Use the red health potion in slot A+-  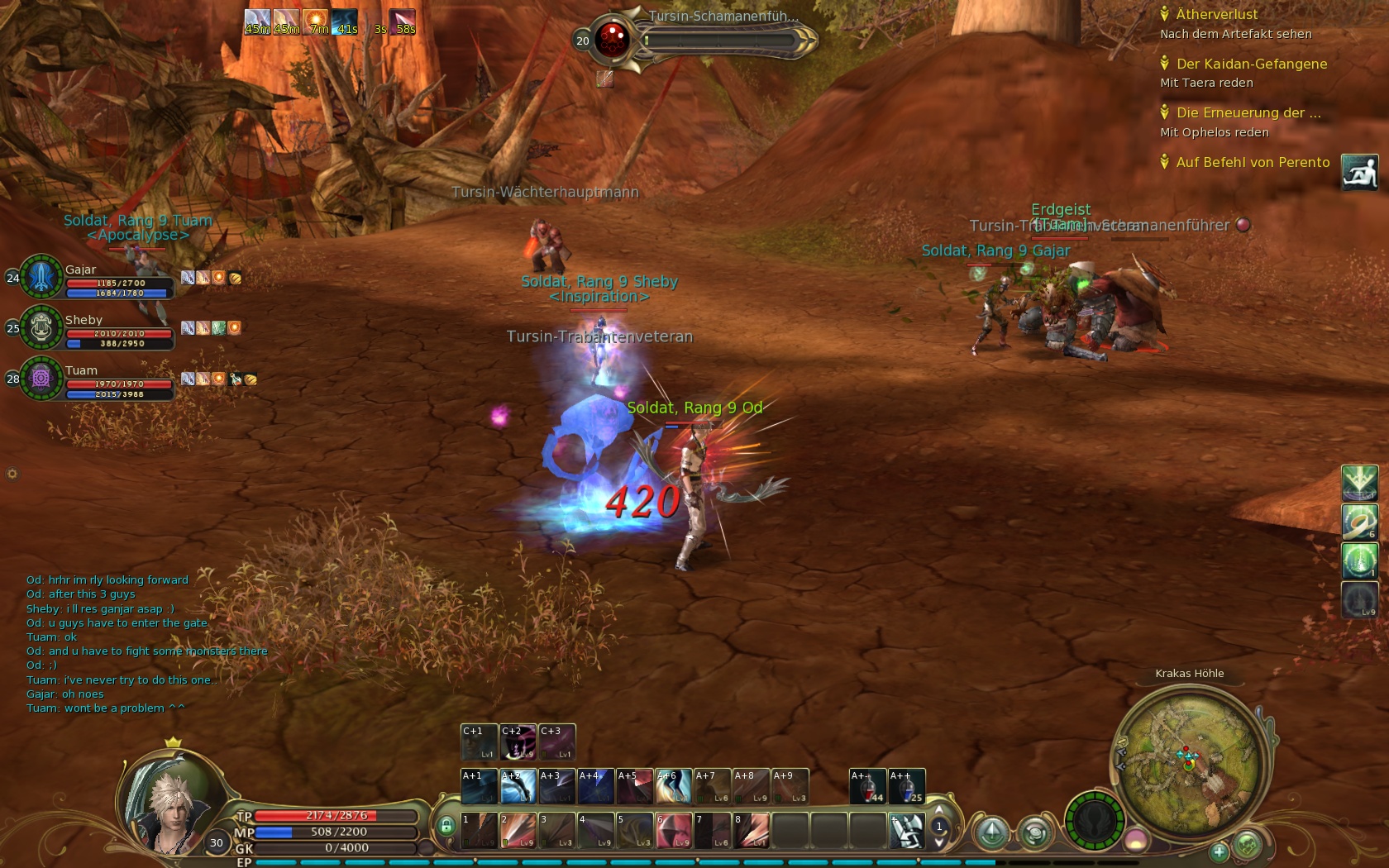tap(867, 787)
